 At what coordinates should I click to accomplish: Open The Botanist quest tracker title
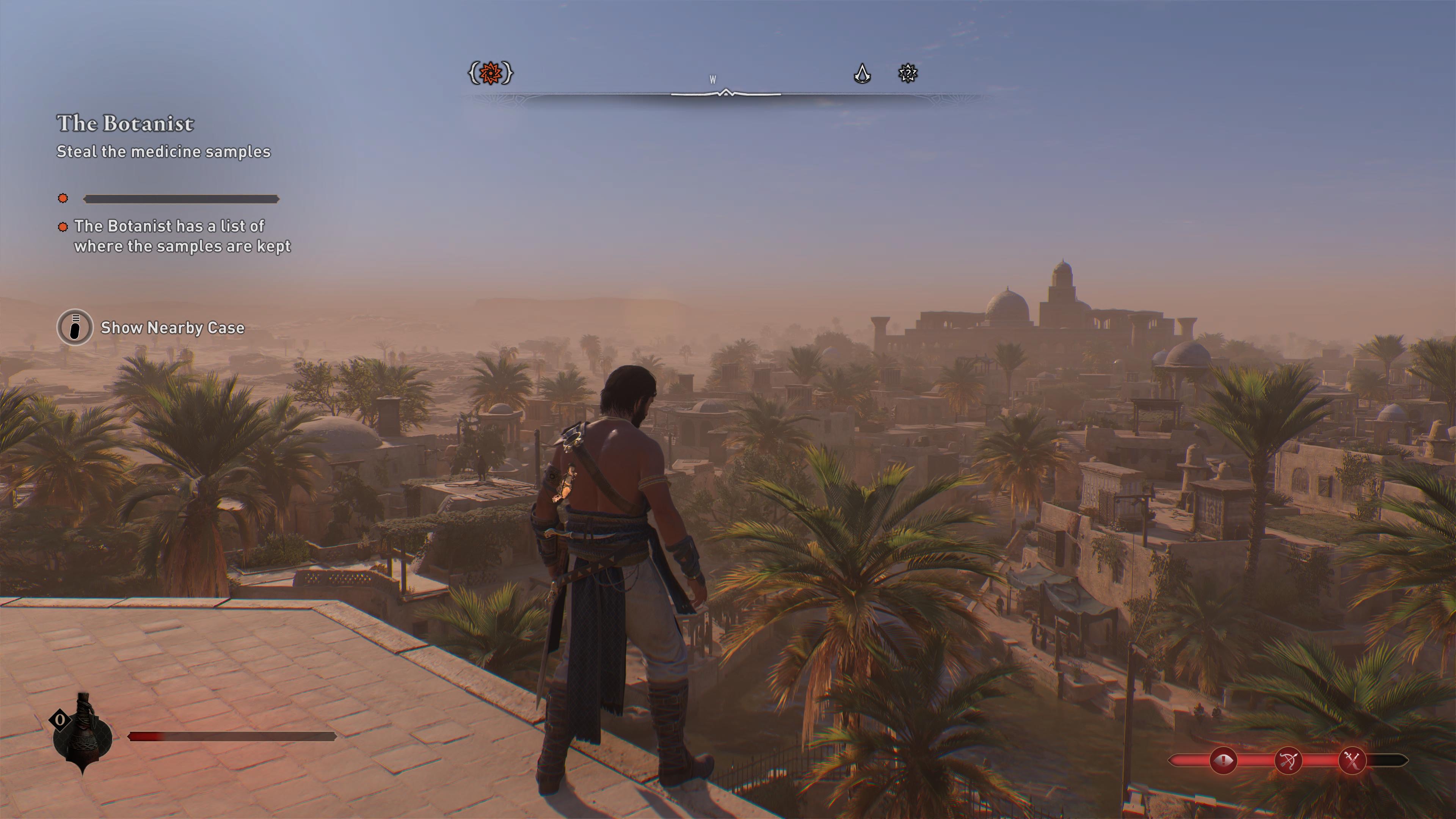coord(126,124)
